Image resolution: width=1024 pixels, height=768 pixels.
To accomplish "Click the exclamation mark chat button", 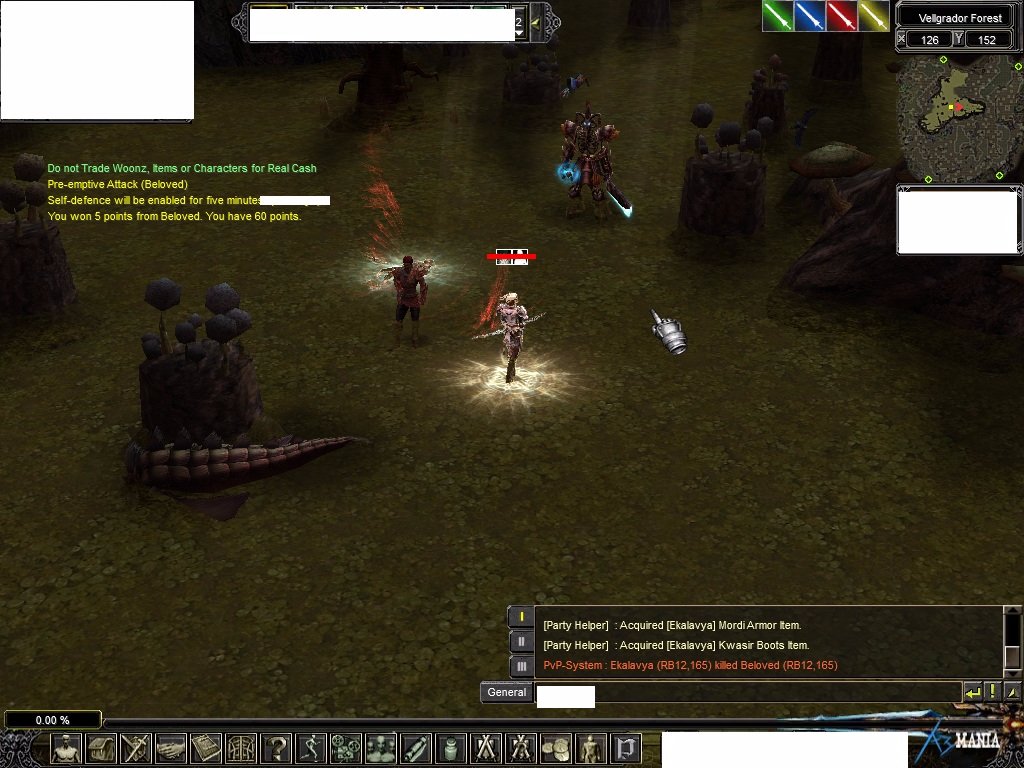I will 993,692.
